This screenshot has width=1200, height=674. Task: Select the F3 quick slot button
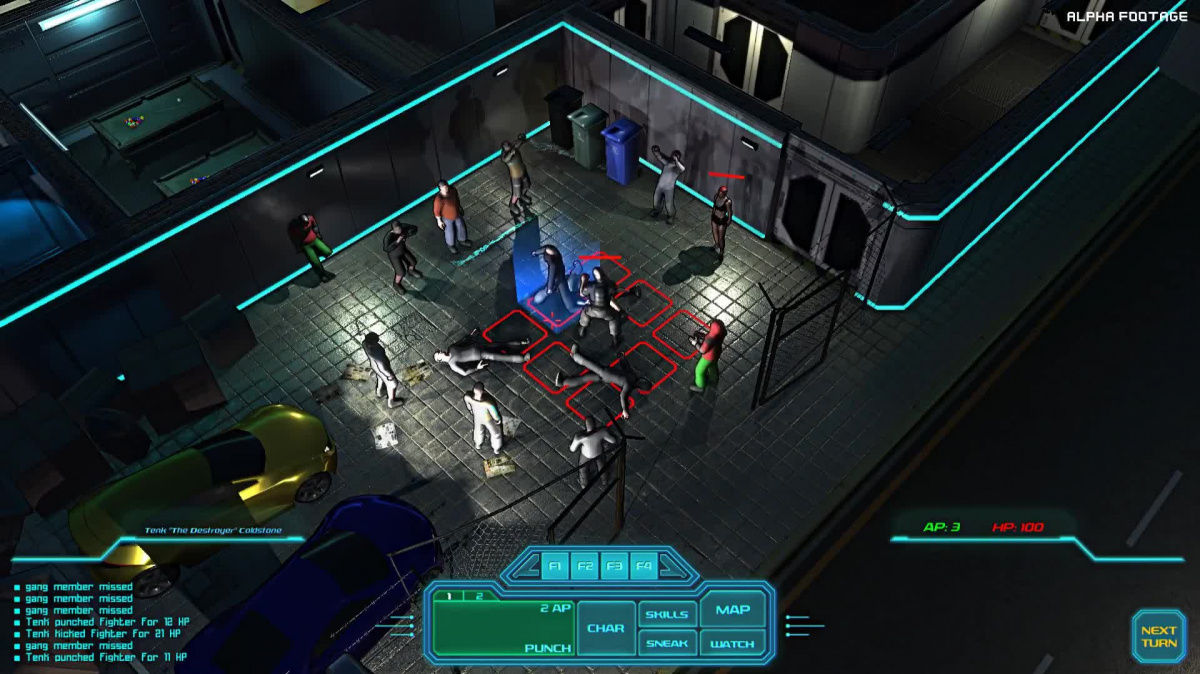(x=614, y=567)
